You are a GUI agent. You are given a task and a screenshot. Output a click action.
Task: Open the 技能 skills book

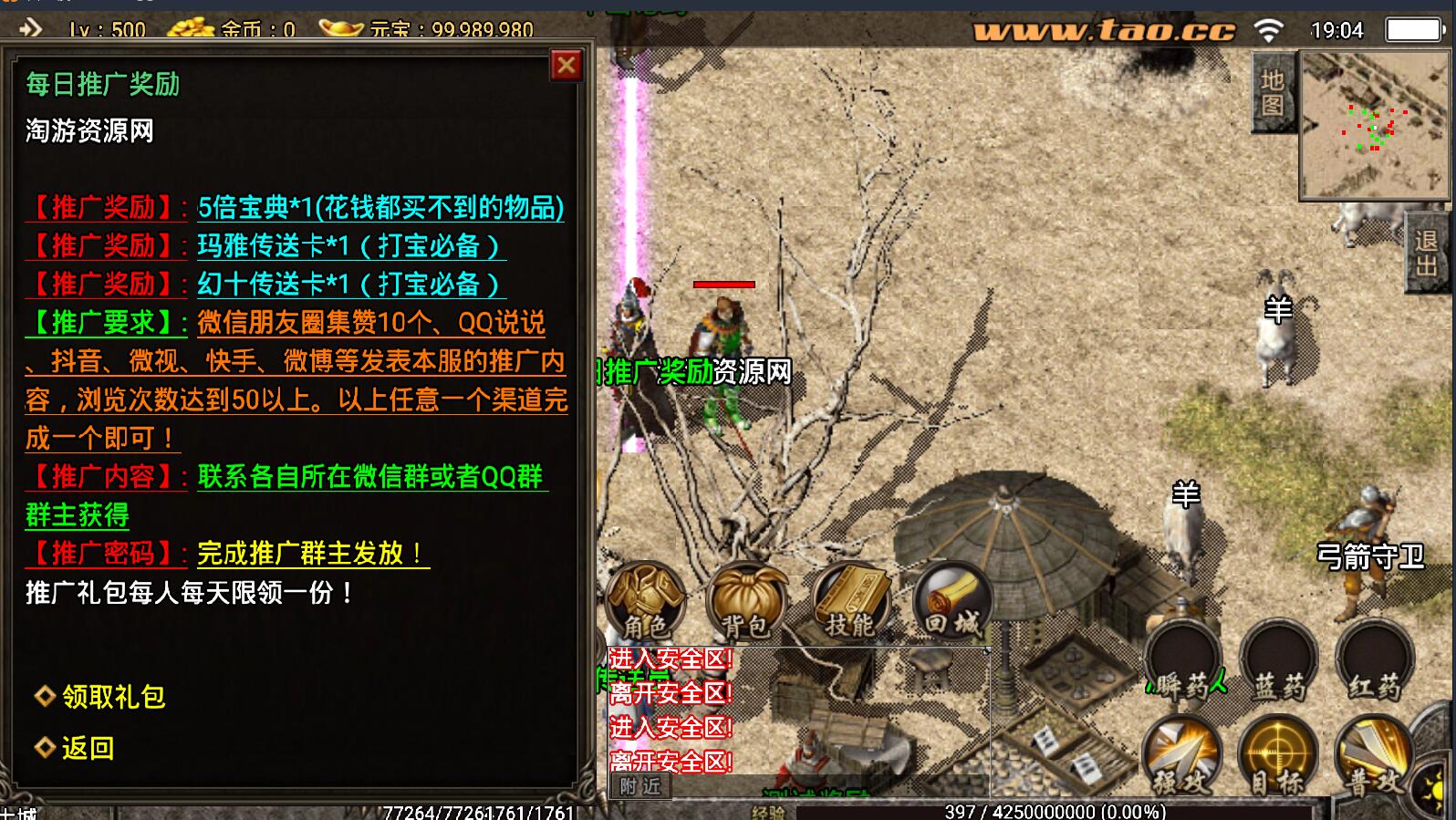click(850, 599)
